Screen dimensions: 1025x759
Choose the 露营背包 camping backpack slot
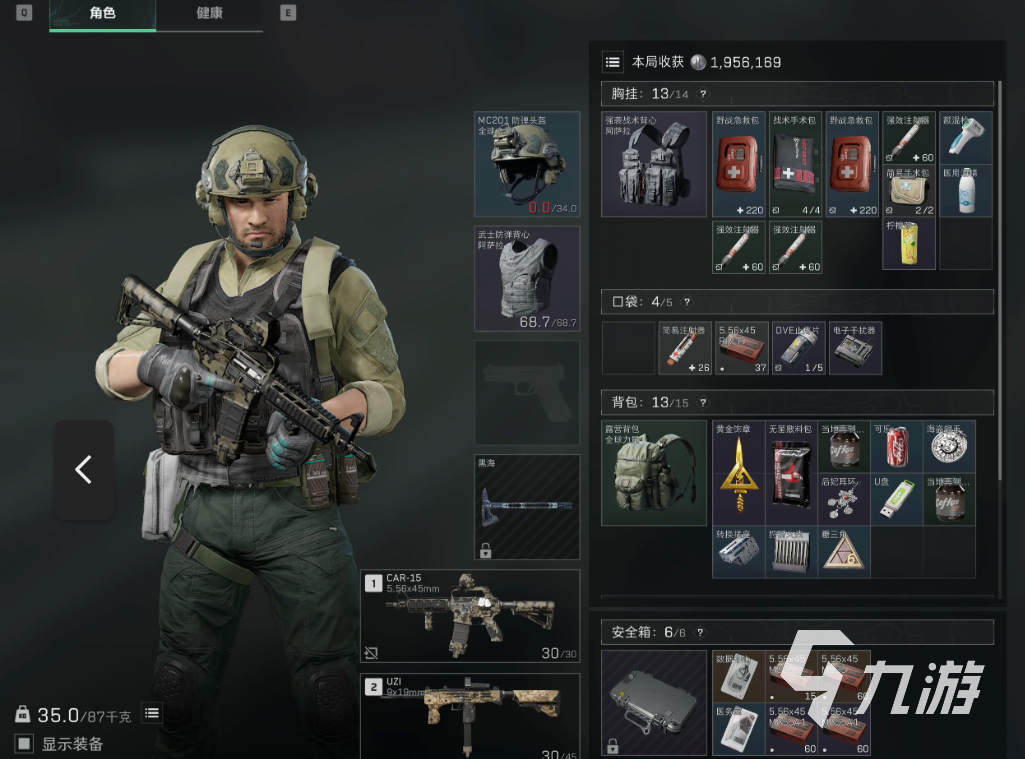(x=653, y=472)
